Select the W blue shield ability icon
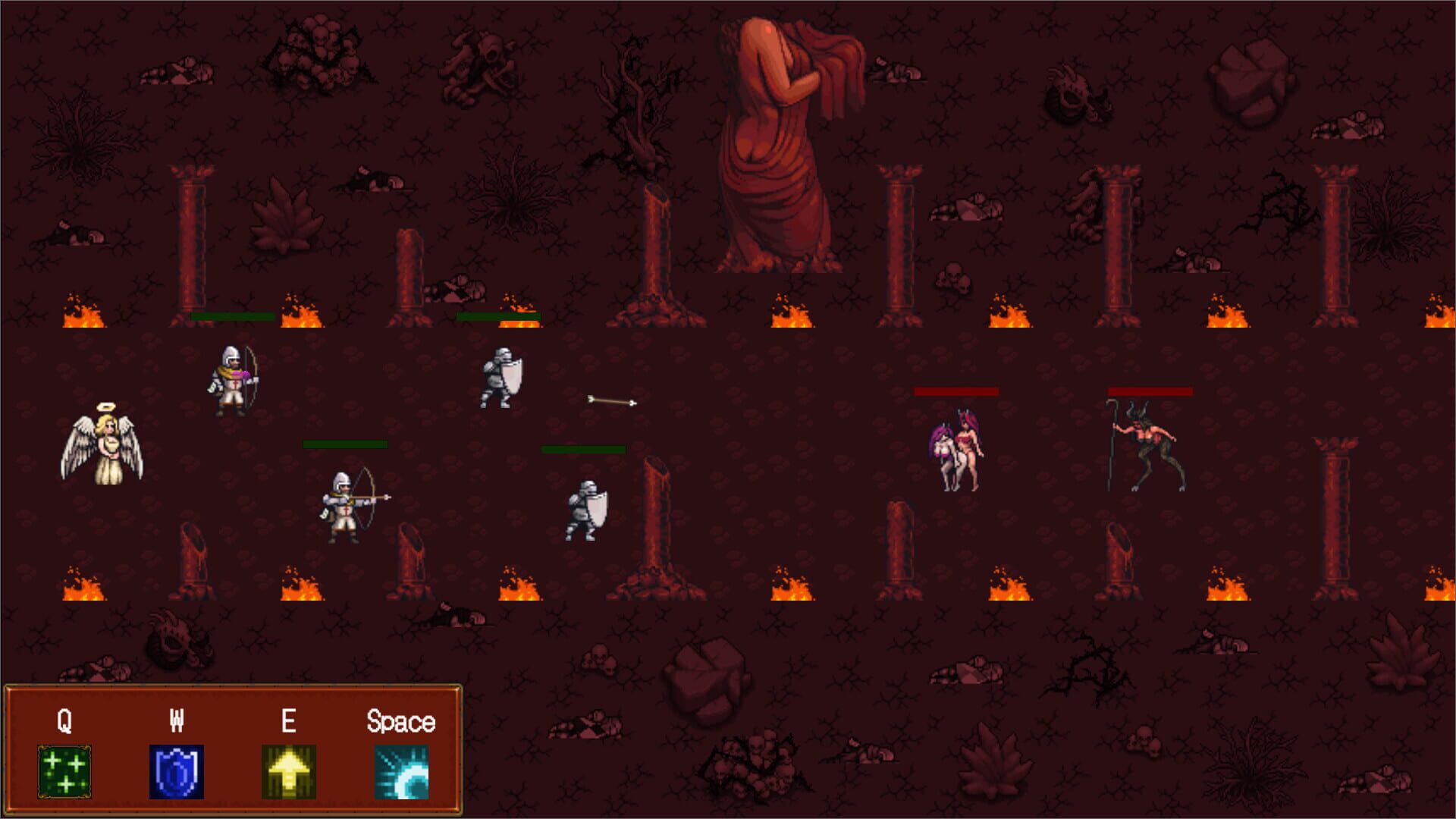Viewport: 1456px width, 819px height. coord(177,770)
